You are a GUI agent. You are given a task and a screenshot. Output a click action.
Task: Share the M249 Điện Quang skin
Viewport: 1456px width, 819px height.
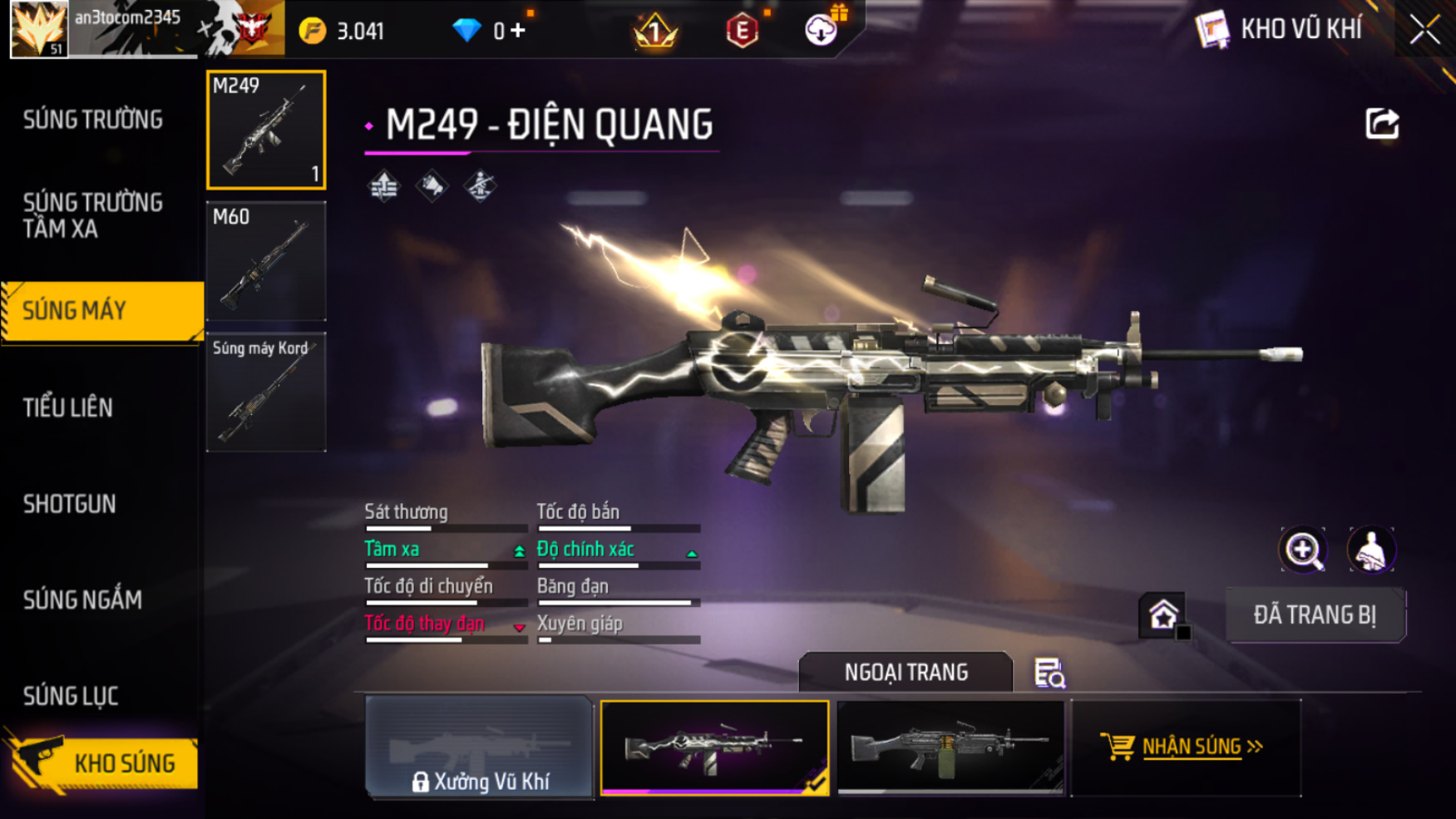click(1382, 124)
